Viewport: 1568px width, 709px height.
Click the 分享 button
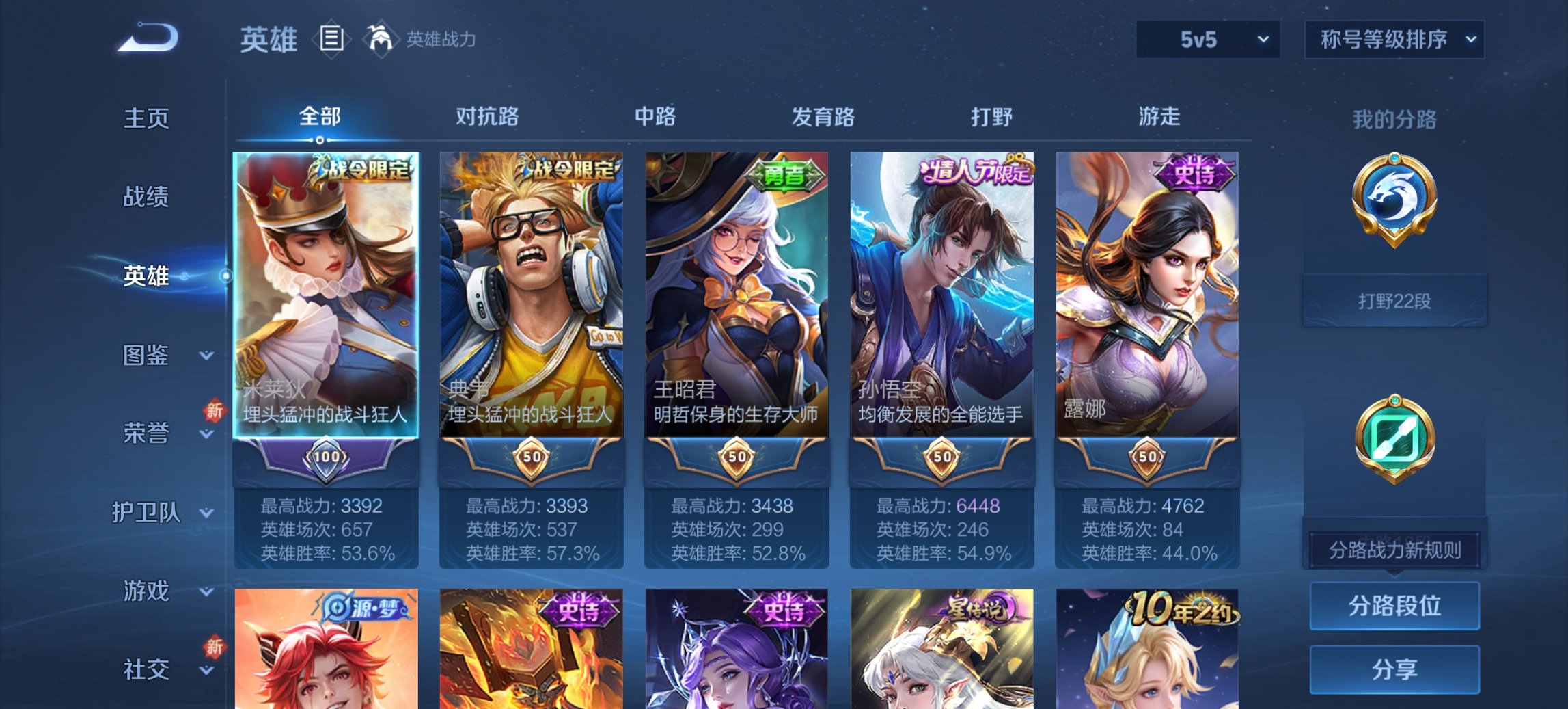point(1394,668)
